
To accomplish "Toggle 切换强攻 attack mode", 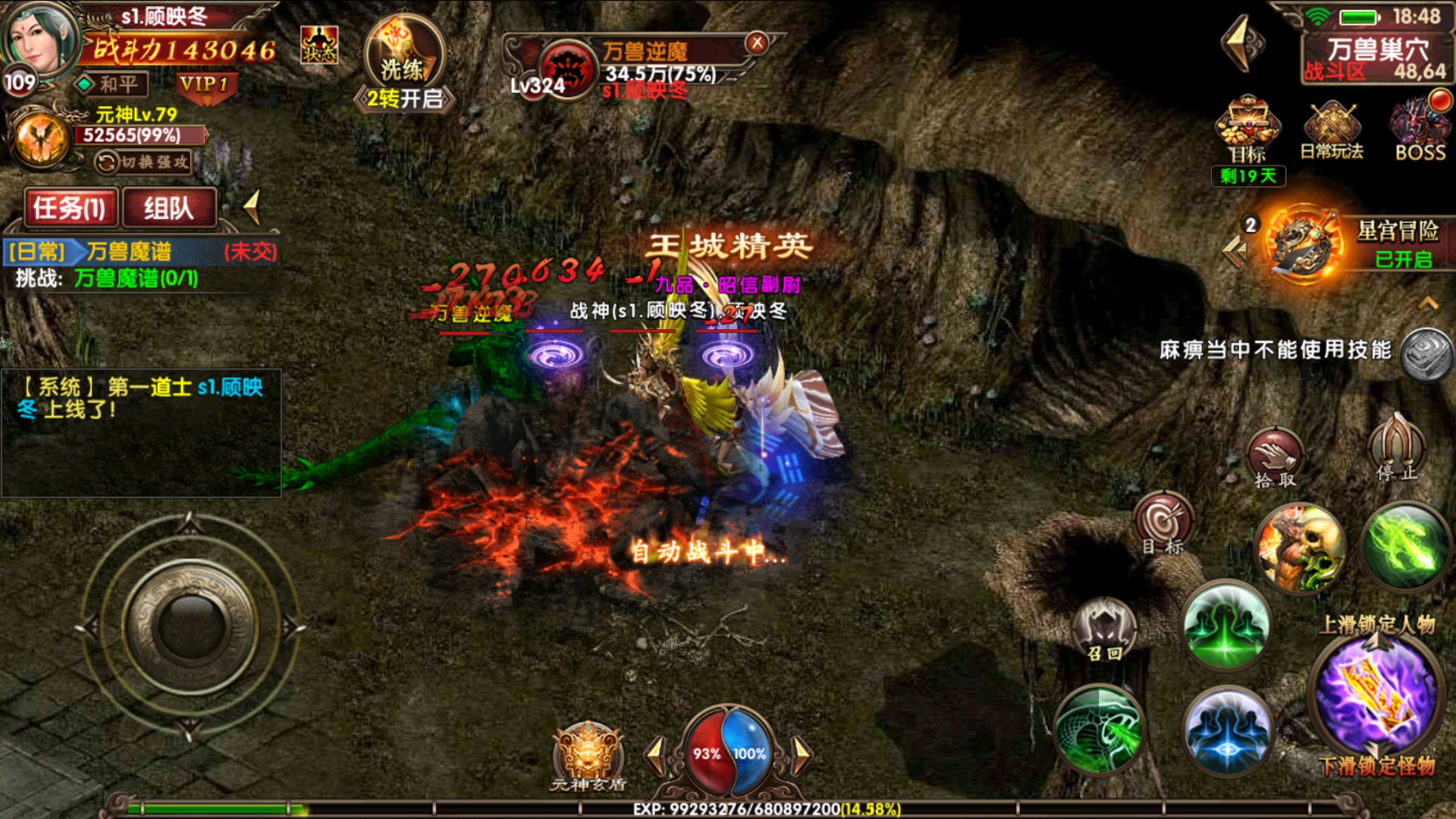I will click(143, 162).
